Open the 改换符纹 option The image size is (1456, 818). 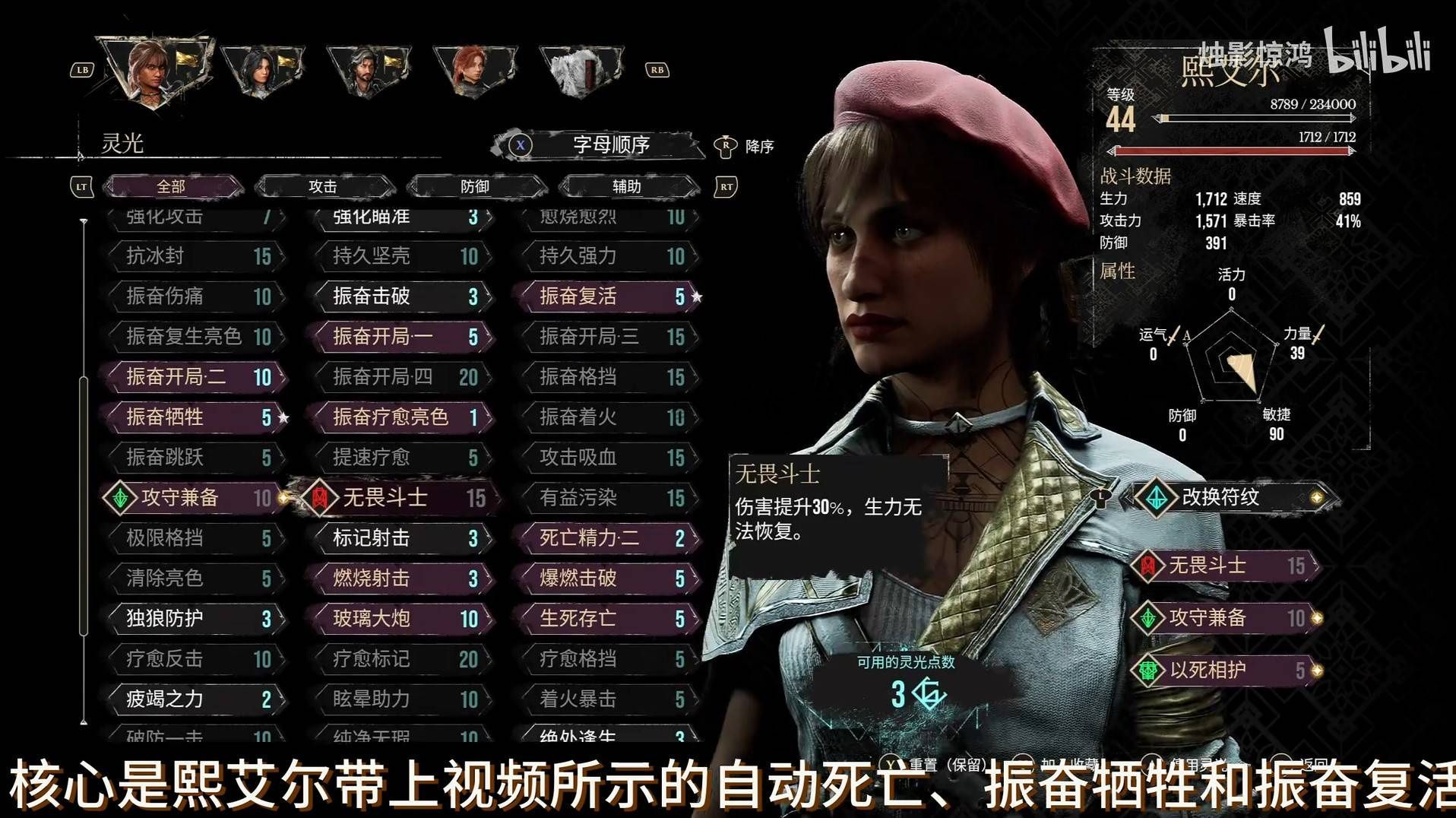click(1230, 497)
